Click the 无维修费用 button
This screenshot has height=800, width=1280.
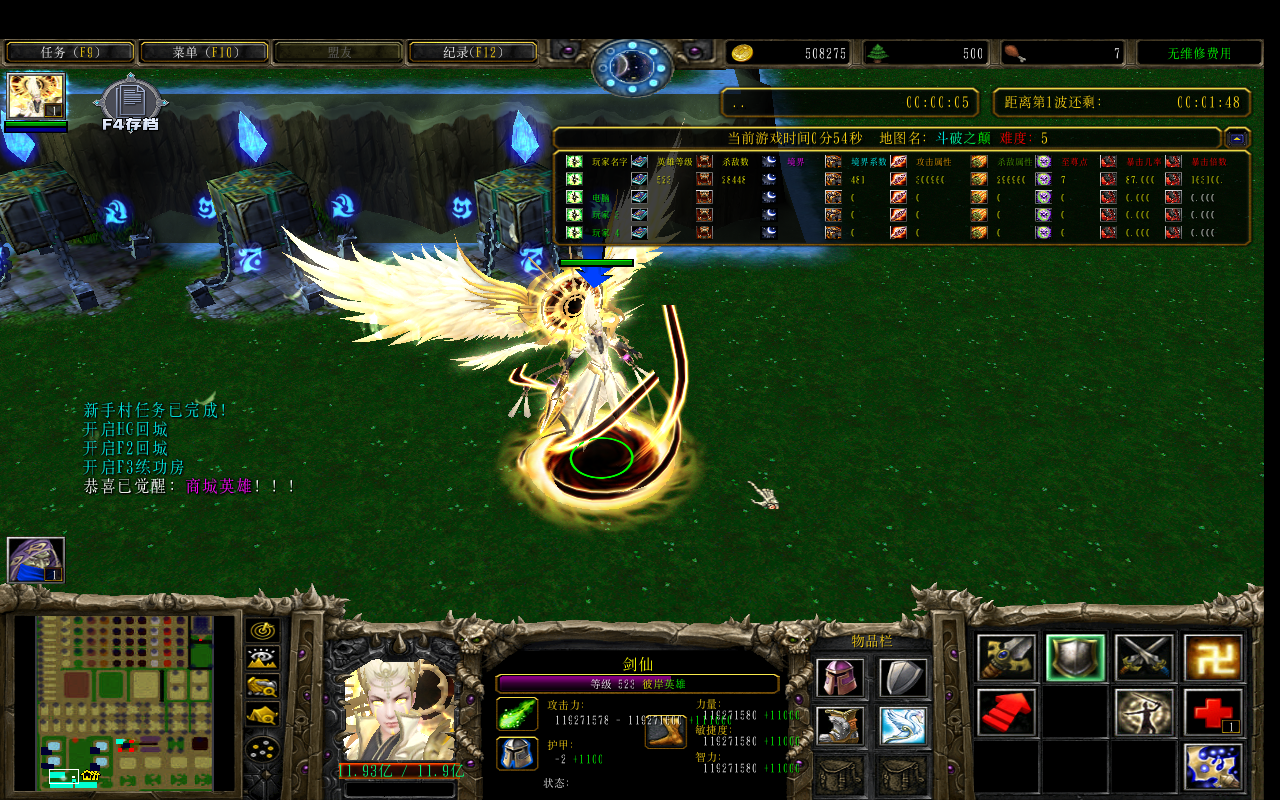click(1199, 52)
